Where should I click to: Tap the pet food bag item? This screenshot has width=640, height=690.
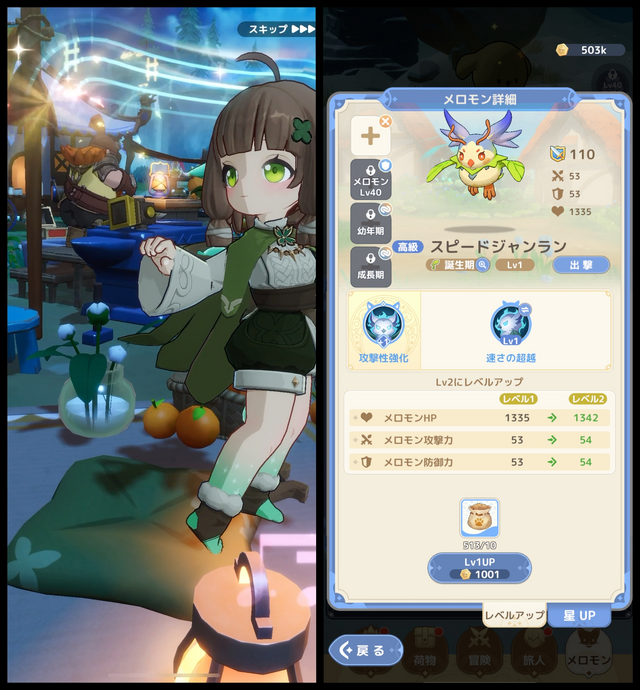point(480,520)
